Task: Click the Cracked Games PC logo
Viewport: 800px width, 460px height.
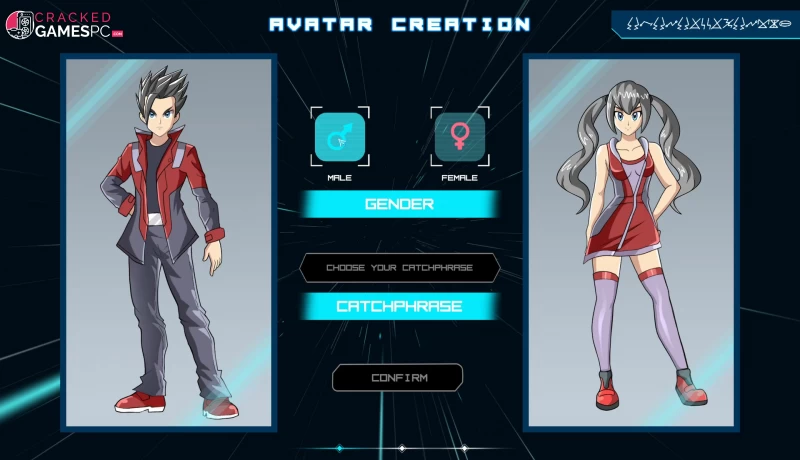Action: (x=63, y=25)
